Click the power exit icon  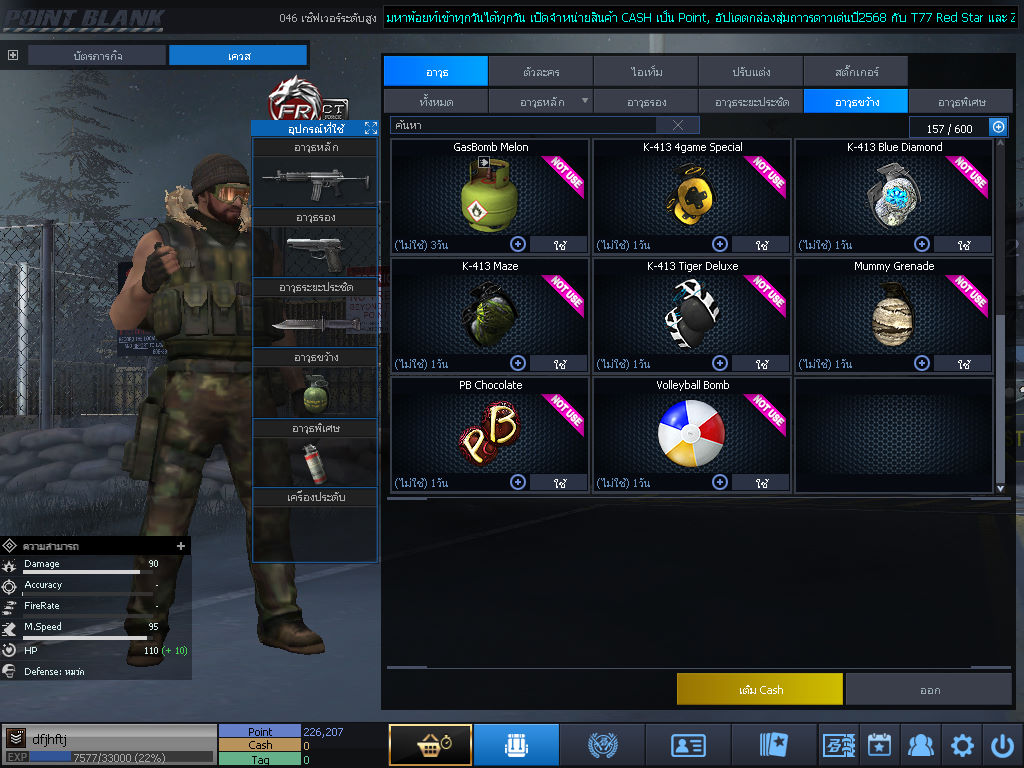tap(1002, 745)
